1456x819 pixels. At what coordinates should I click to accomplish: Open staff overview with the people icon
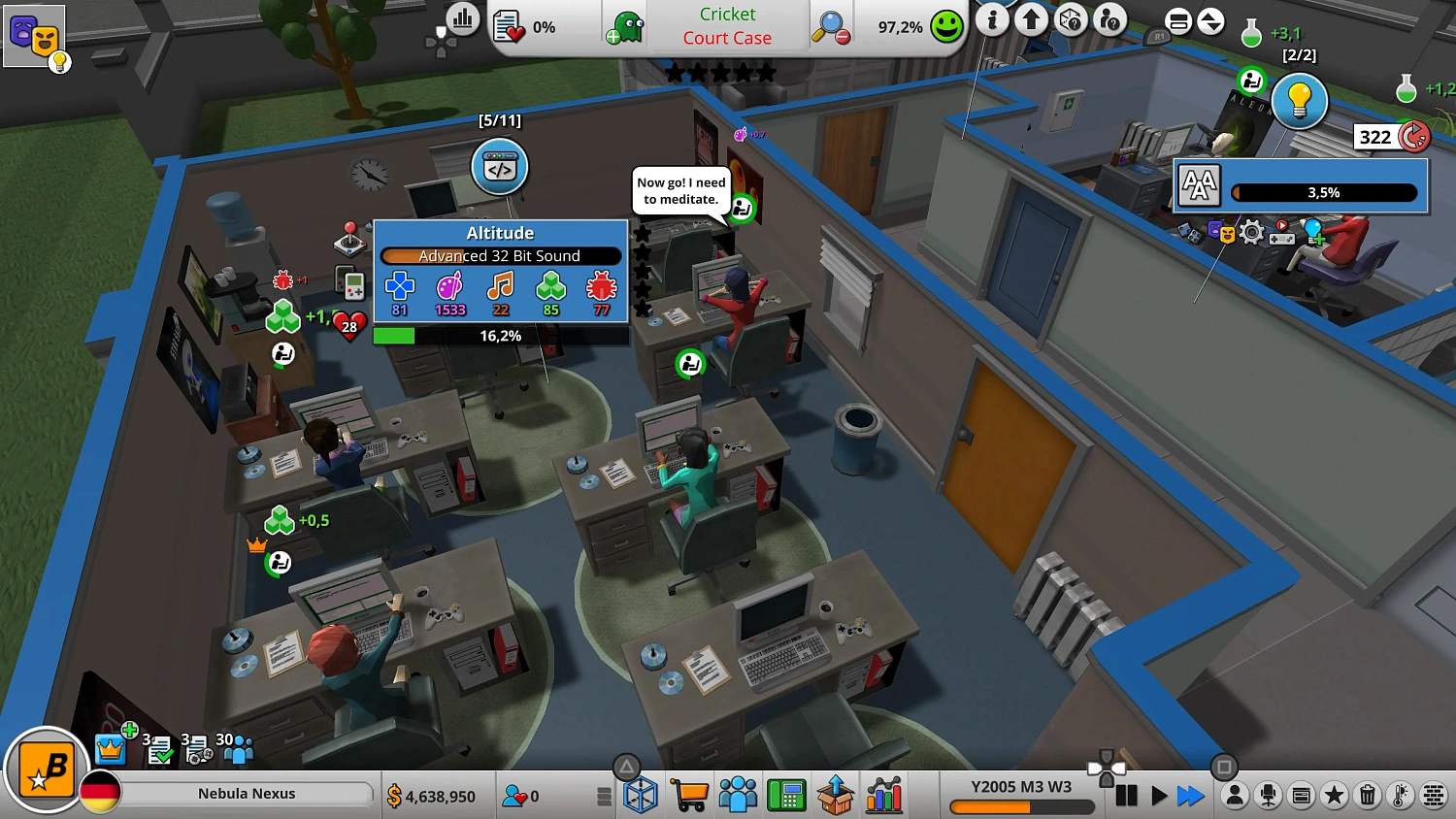[x=738, y=795]
